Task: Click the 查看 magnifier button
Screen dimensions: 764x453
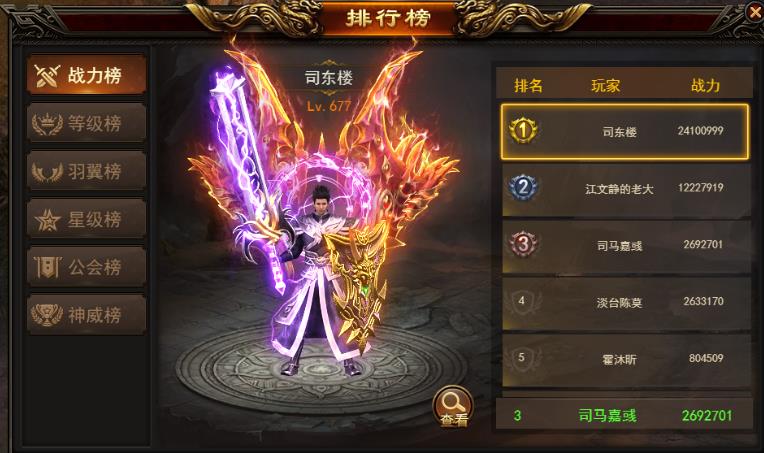Action: [x=452, y=406]
